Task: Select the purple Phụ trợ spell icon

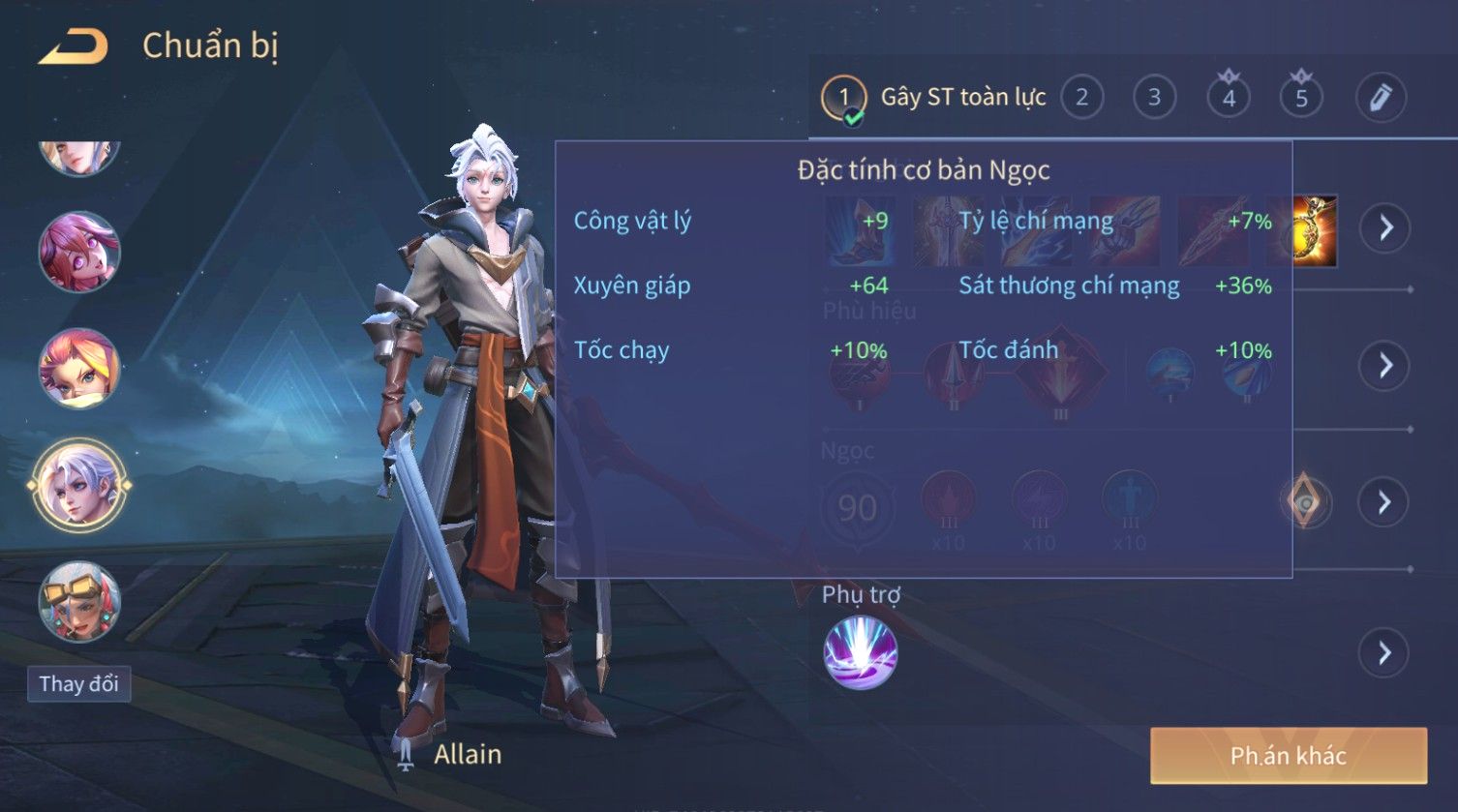Action: (x=860, y=653)
